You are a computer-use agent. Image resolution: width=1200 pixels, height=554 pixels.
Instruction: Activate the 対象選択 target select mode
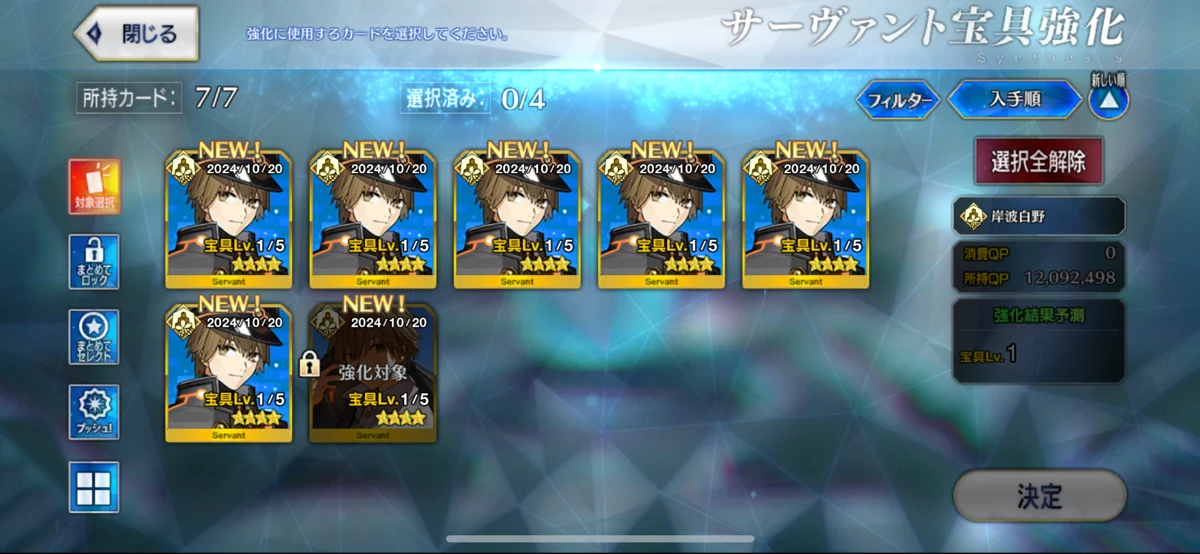coord(95,187)
